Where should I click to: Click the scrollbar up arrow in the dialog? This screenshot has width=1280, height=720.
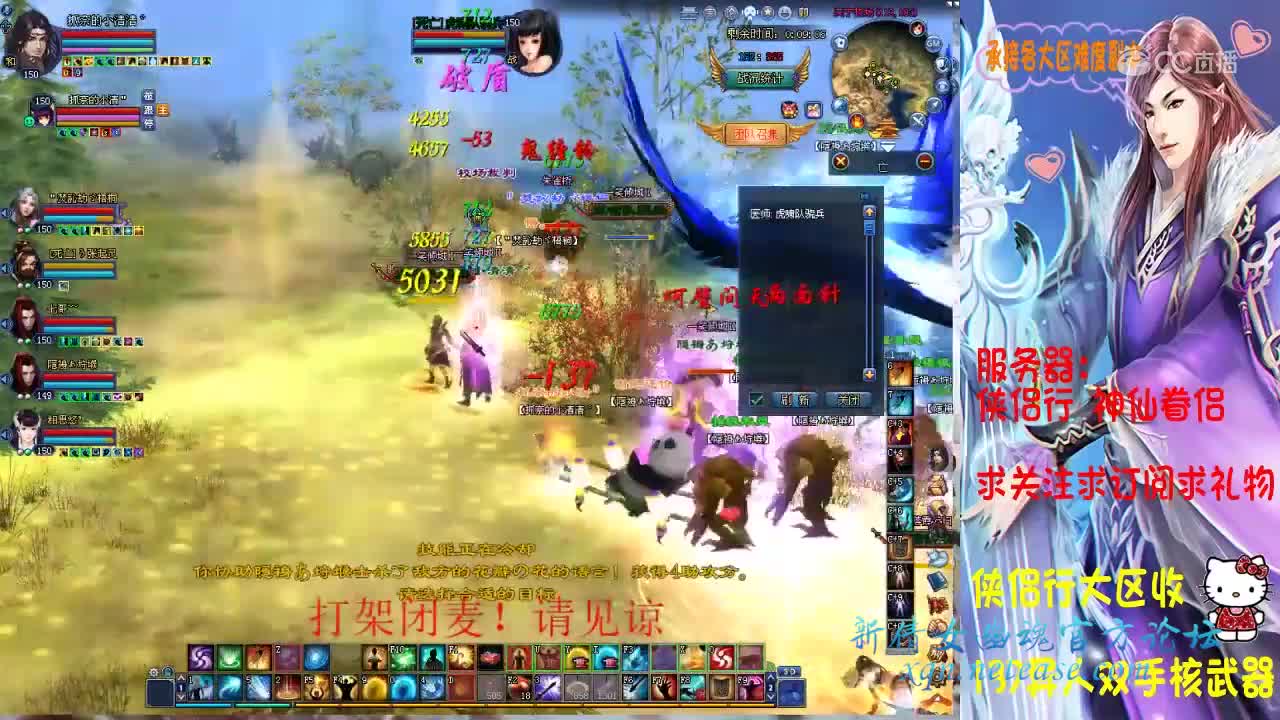click(x=868, y=212)
